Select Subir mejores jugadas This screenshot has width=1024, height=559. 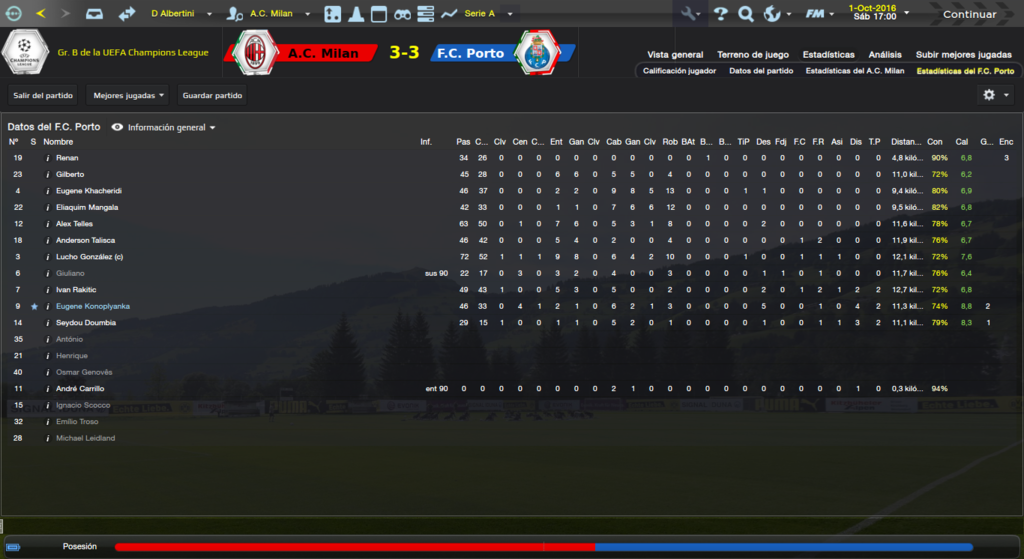963,55
